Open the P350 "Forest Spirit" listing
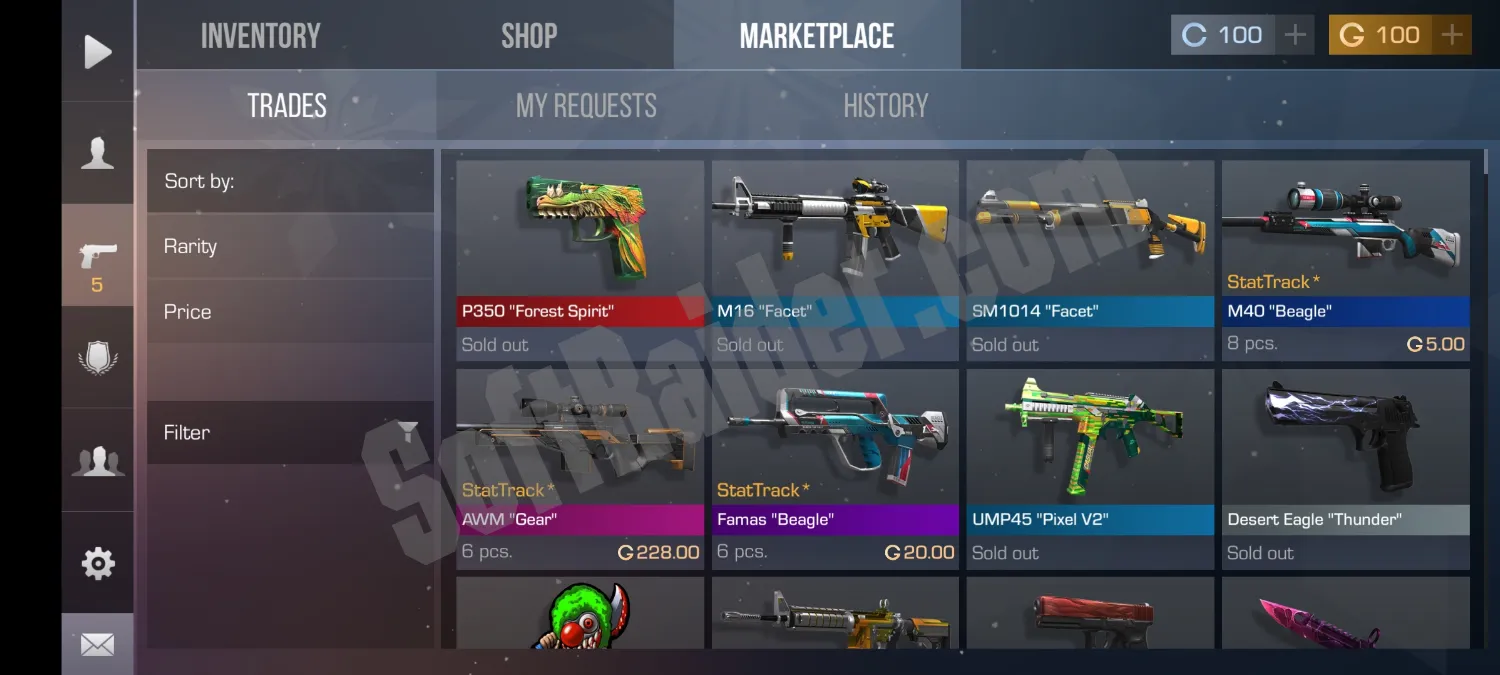Viewport: 1500px width, 675px height. (580, 260)
